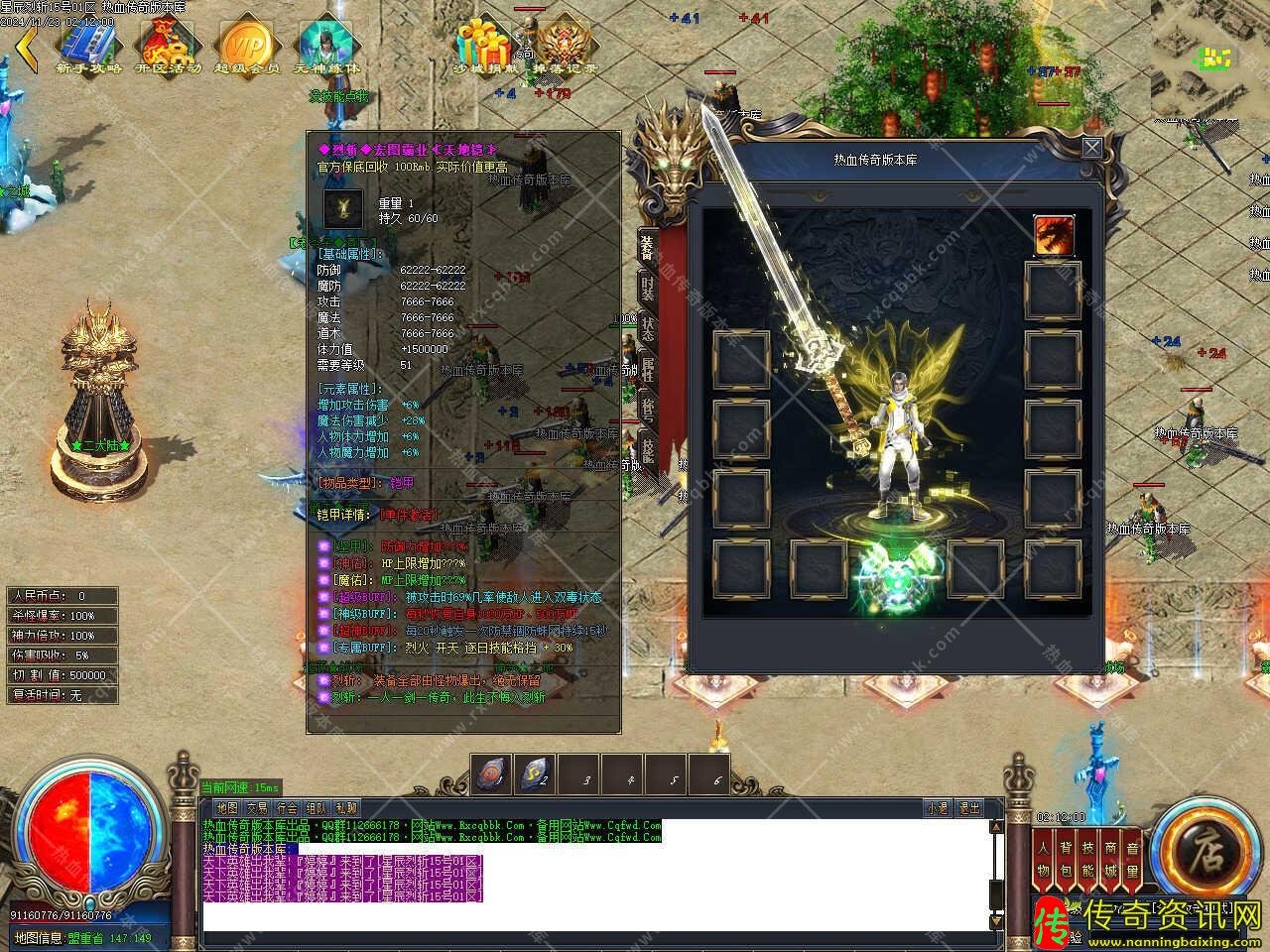
Task: Switch to the 属性 attributes tab
Action: pos(647,372)
